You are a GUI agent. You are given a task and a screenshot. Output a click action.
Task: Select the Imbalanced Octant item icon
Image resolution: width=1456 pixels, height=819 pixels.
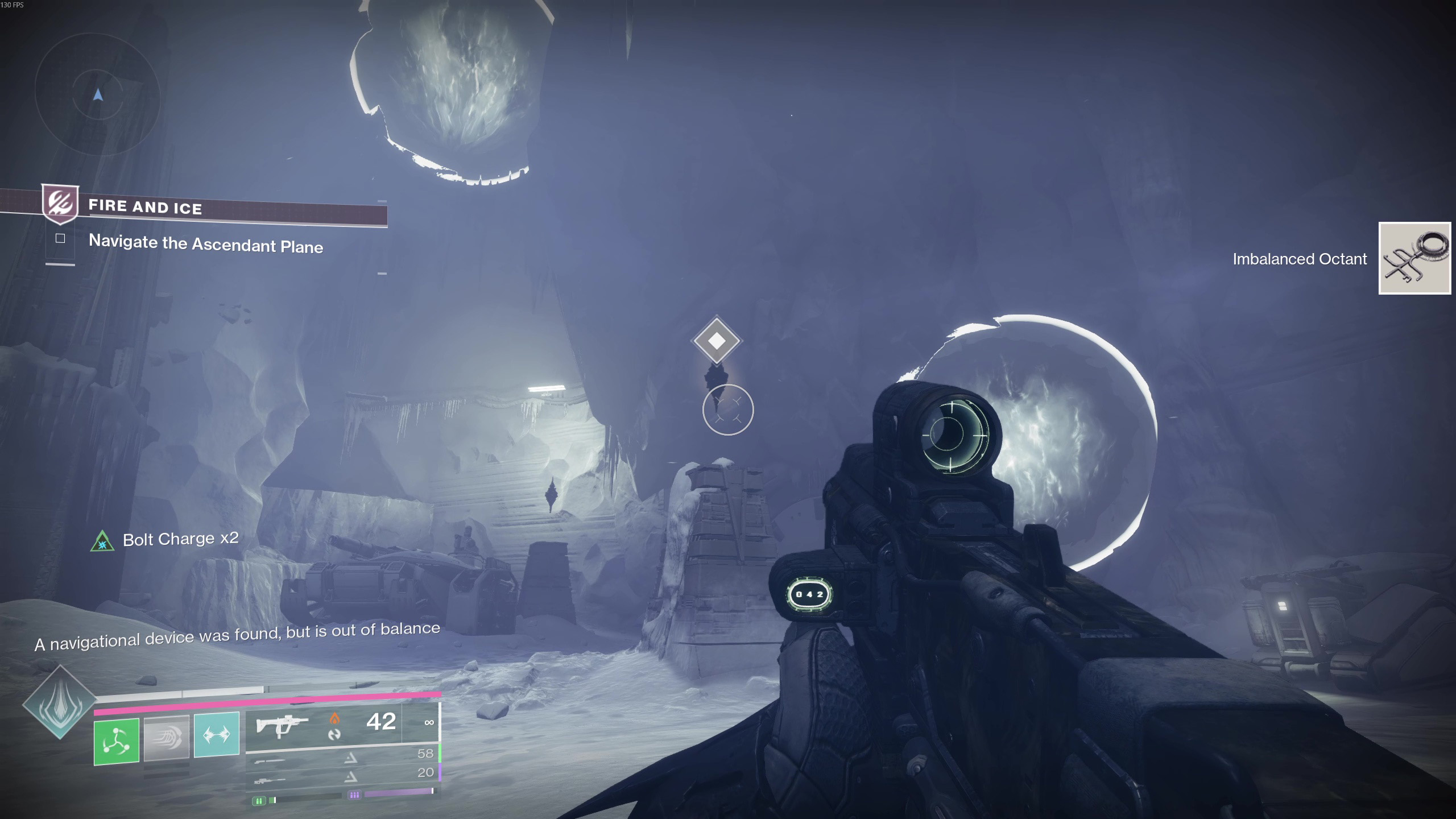point(1414,258)
